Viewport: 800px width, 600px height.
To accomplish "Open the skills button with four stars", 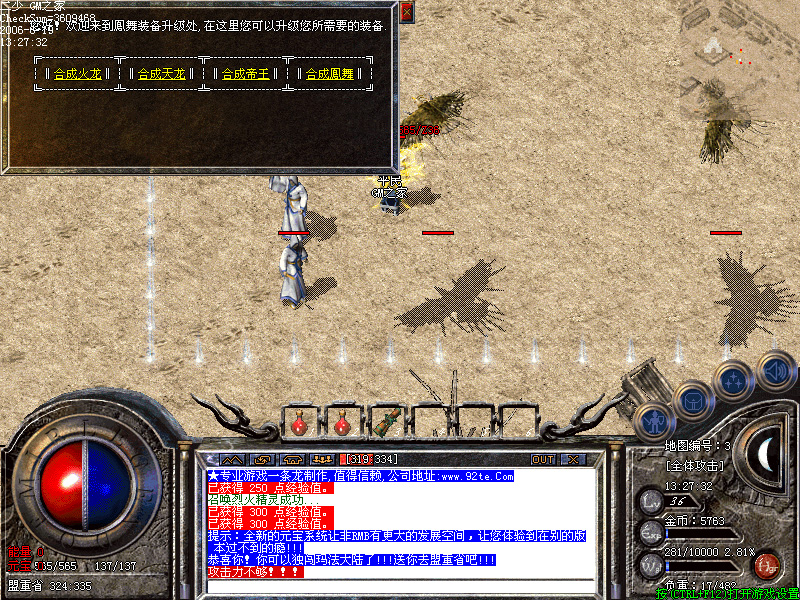I will 734,380.
